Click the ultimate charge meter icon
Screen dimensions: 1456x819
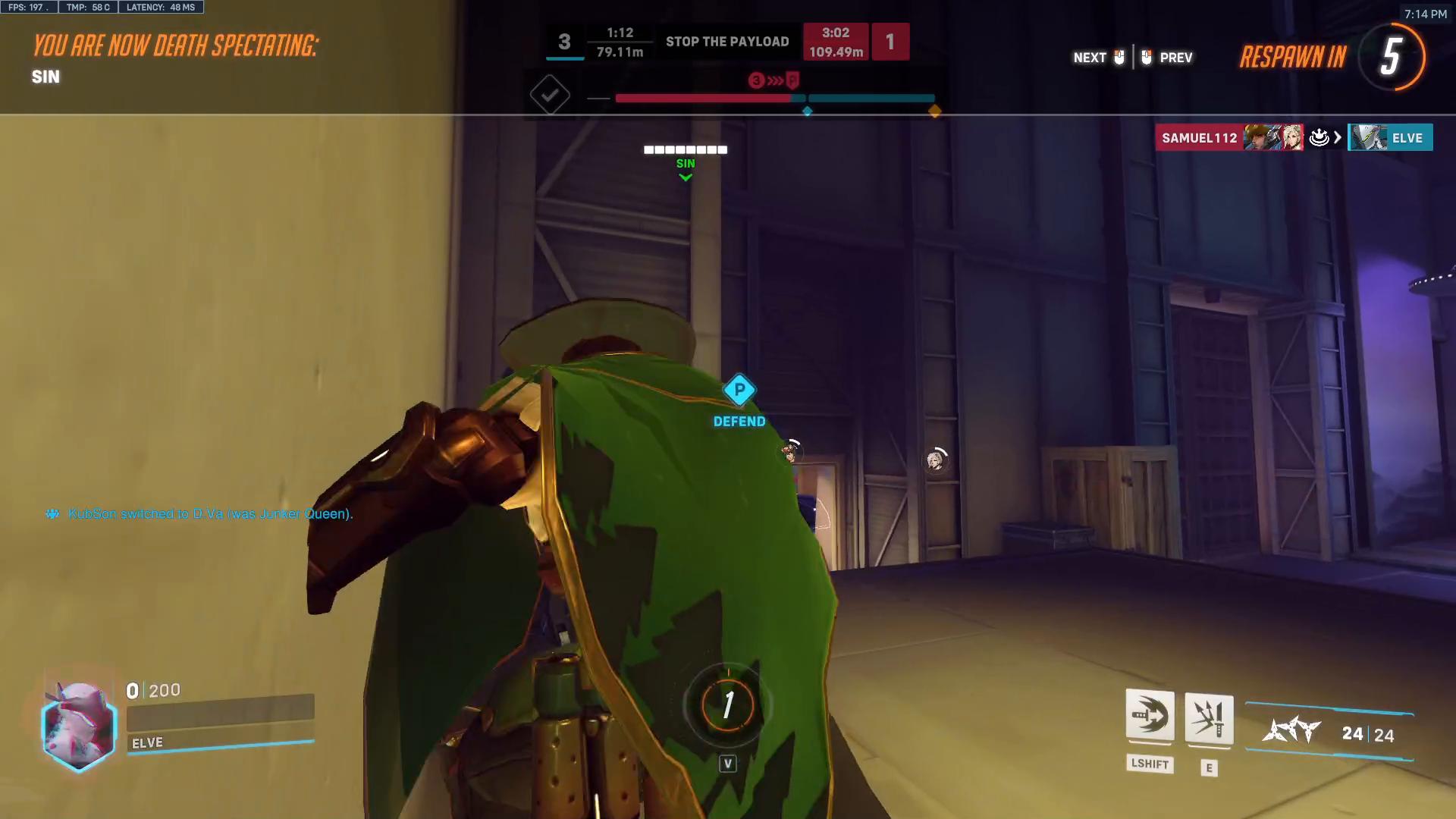tap(726, 705)
